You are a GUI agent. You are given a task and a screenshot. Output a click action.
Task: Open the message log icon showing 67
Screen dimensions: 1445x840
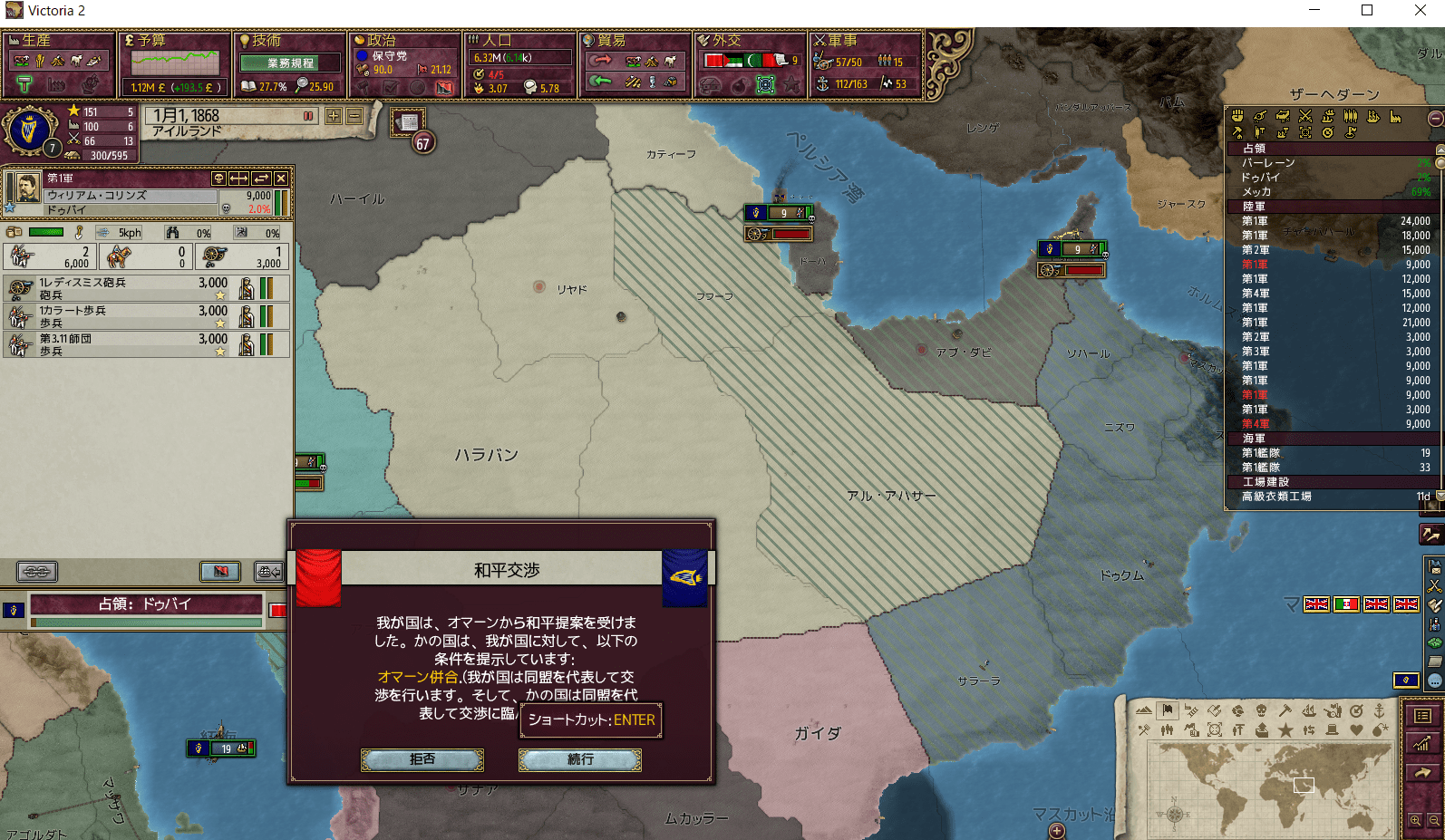[x=407, y=123]
